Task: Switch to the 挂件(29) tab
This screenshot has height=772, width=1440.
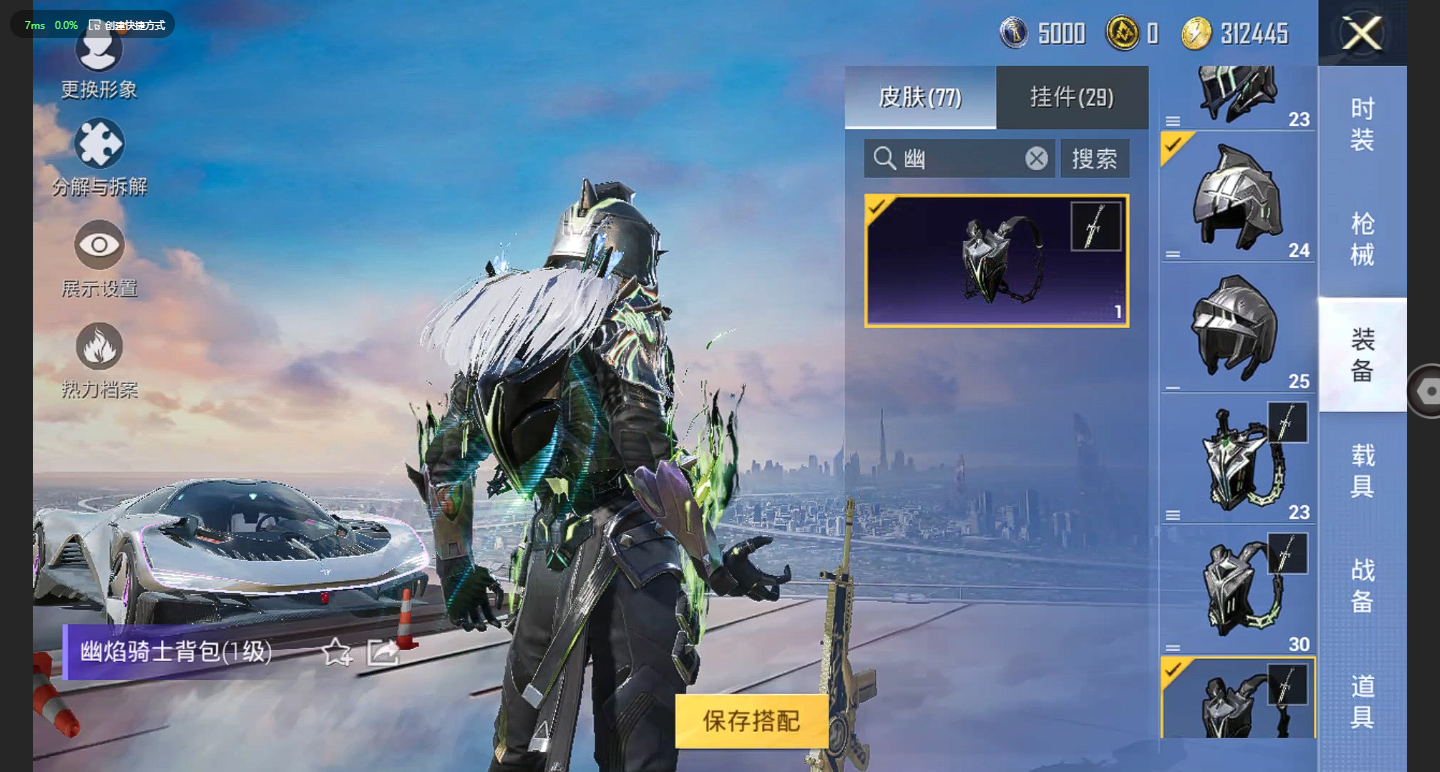Action: point(1072,97)
